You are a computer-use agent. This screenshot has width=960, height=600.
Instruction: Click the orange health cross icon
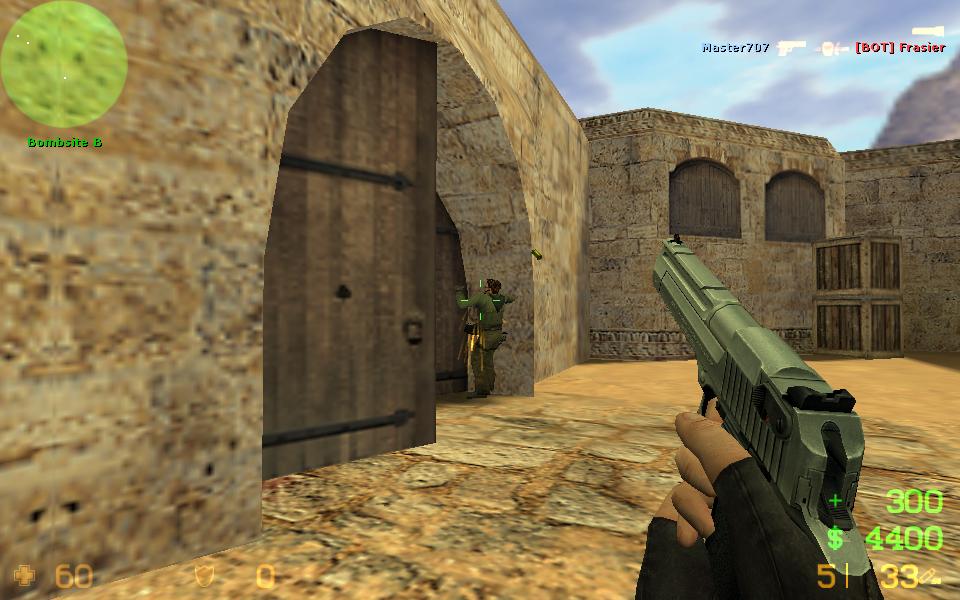pos(25,575)
